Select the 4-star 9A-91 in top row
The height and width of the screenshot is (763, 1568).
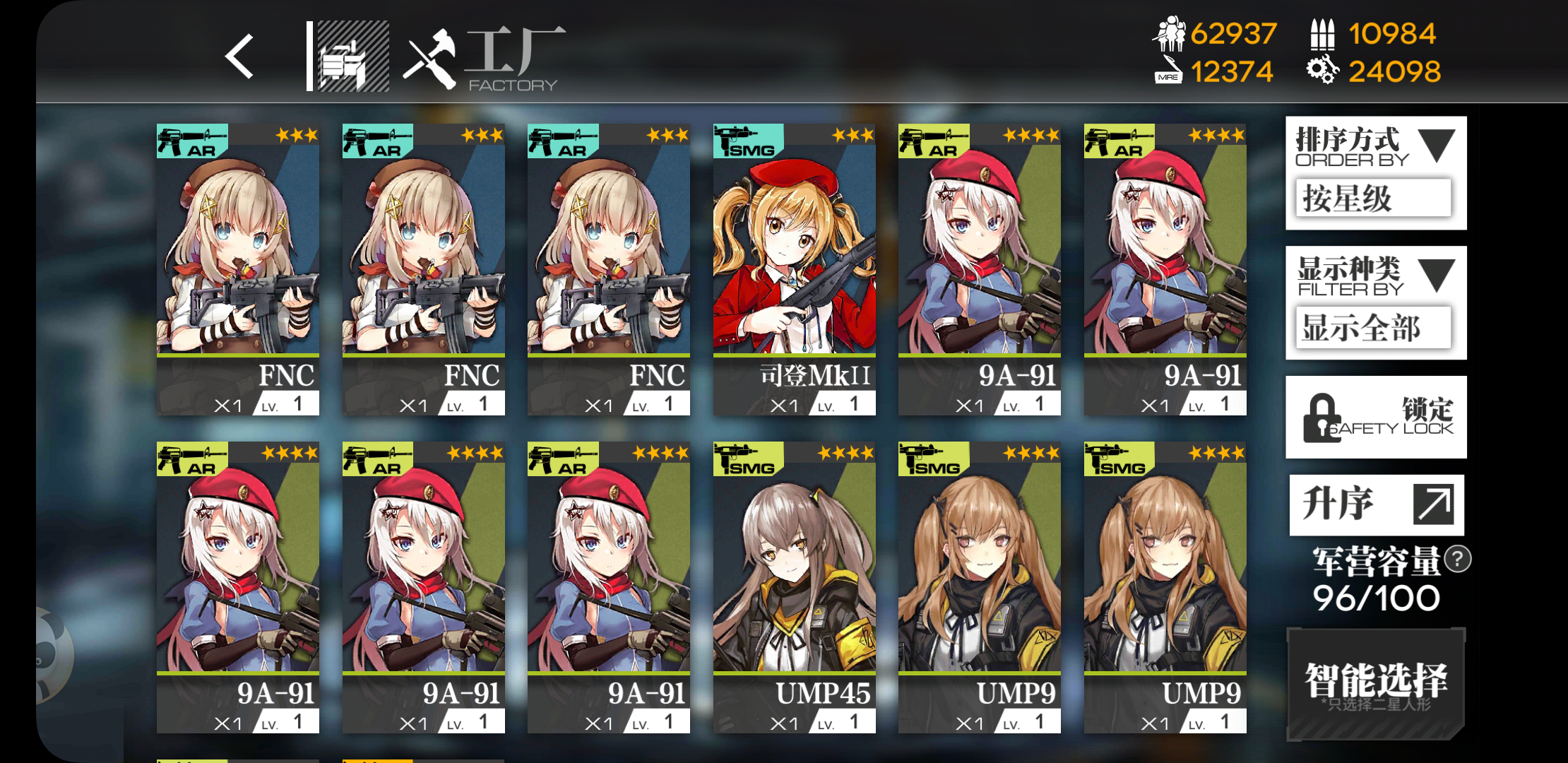coord(980,268)
